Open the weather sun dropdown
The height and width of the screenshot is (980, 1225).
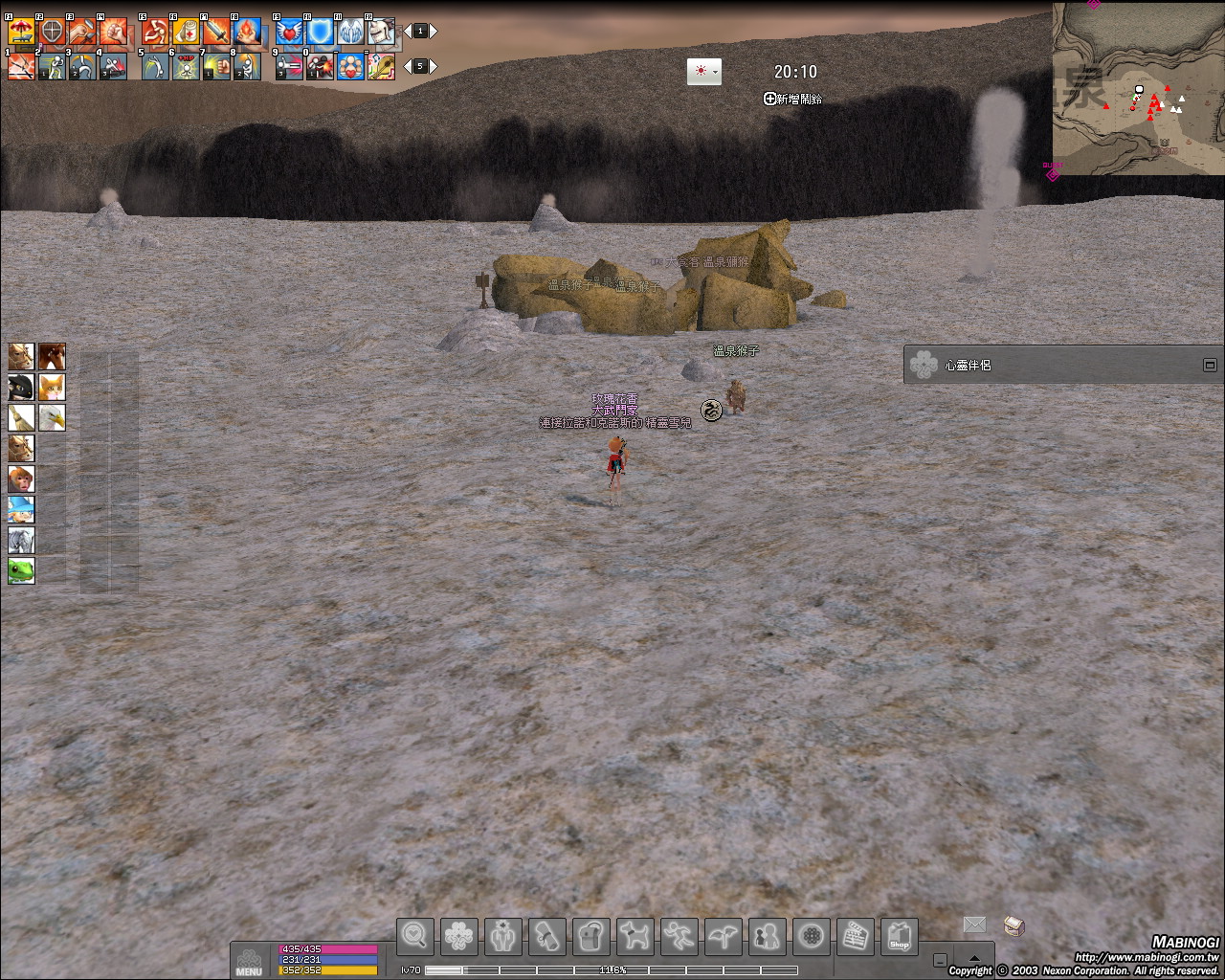703,72
